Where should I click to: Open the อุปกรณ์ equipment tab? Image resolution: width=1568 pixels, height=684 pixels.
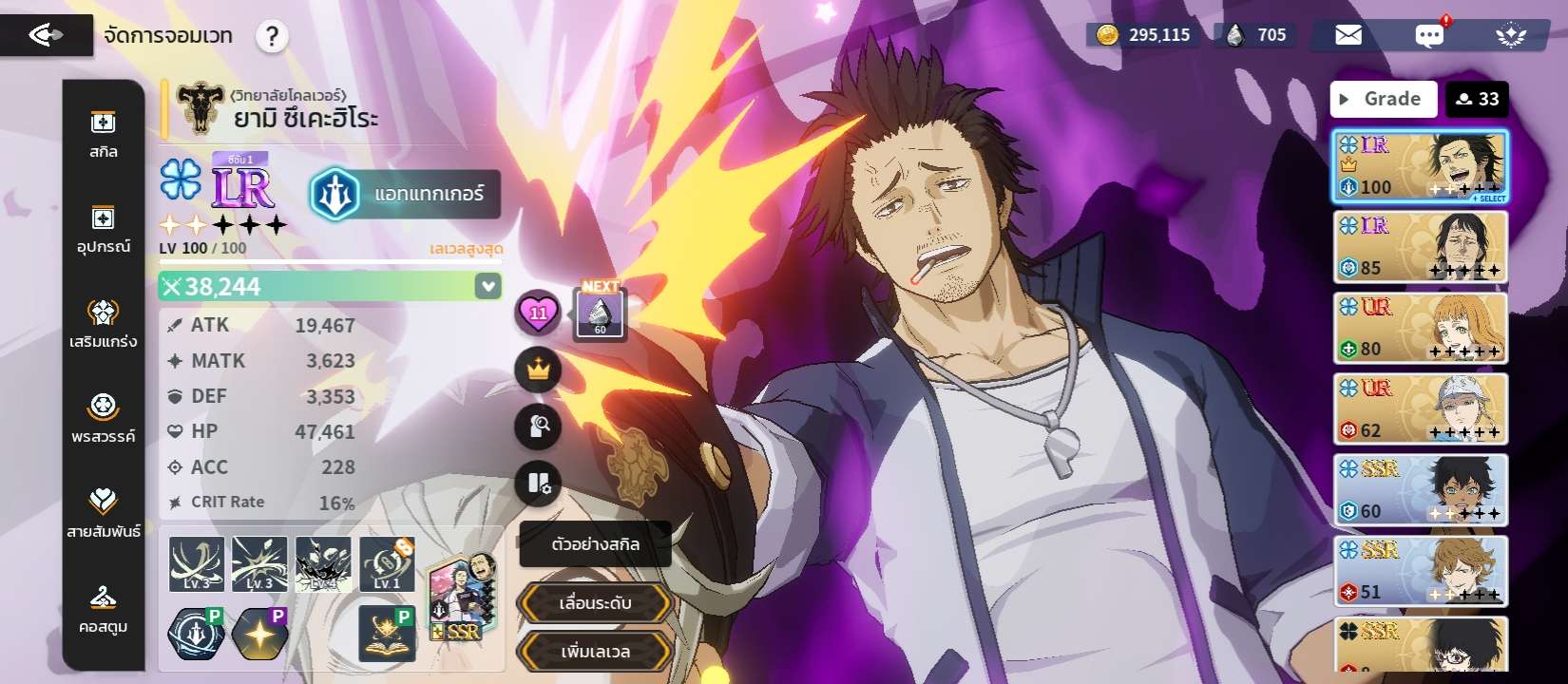point(103,229)
